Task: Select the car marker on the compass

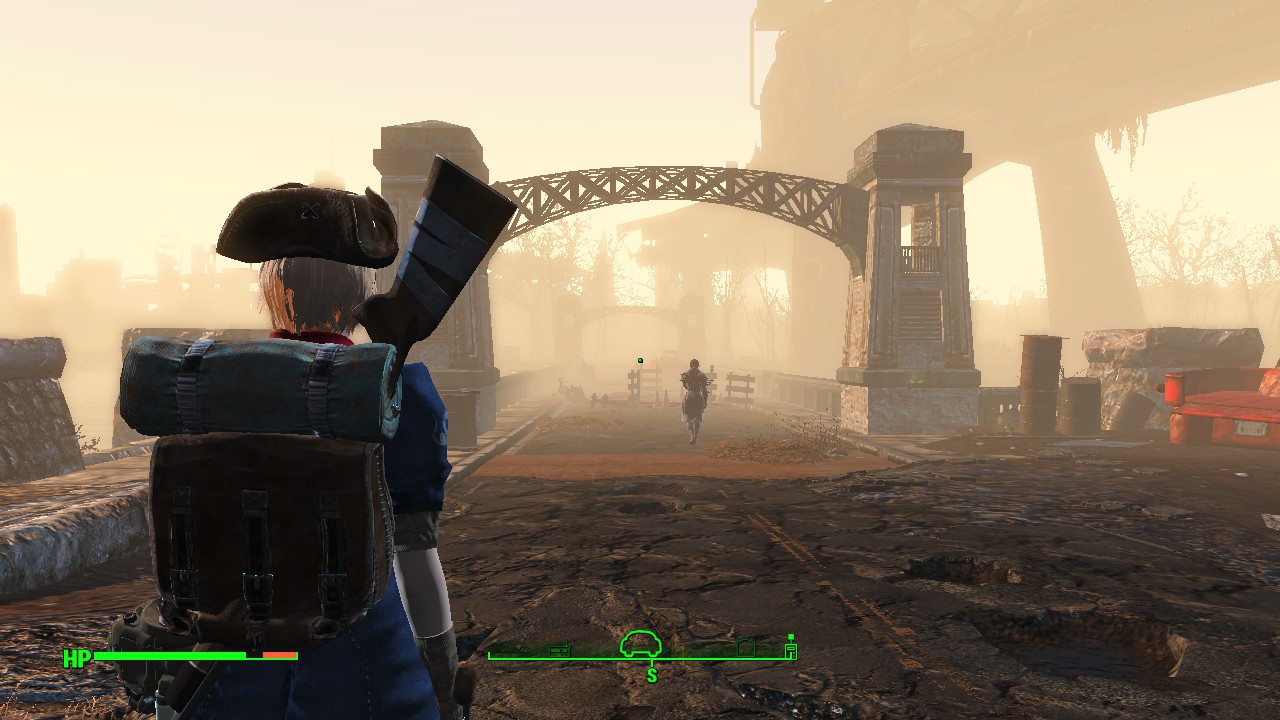Action: 642,644
